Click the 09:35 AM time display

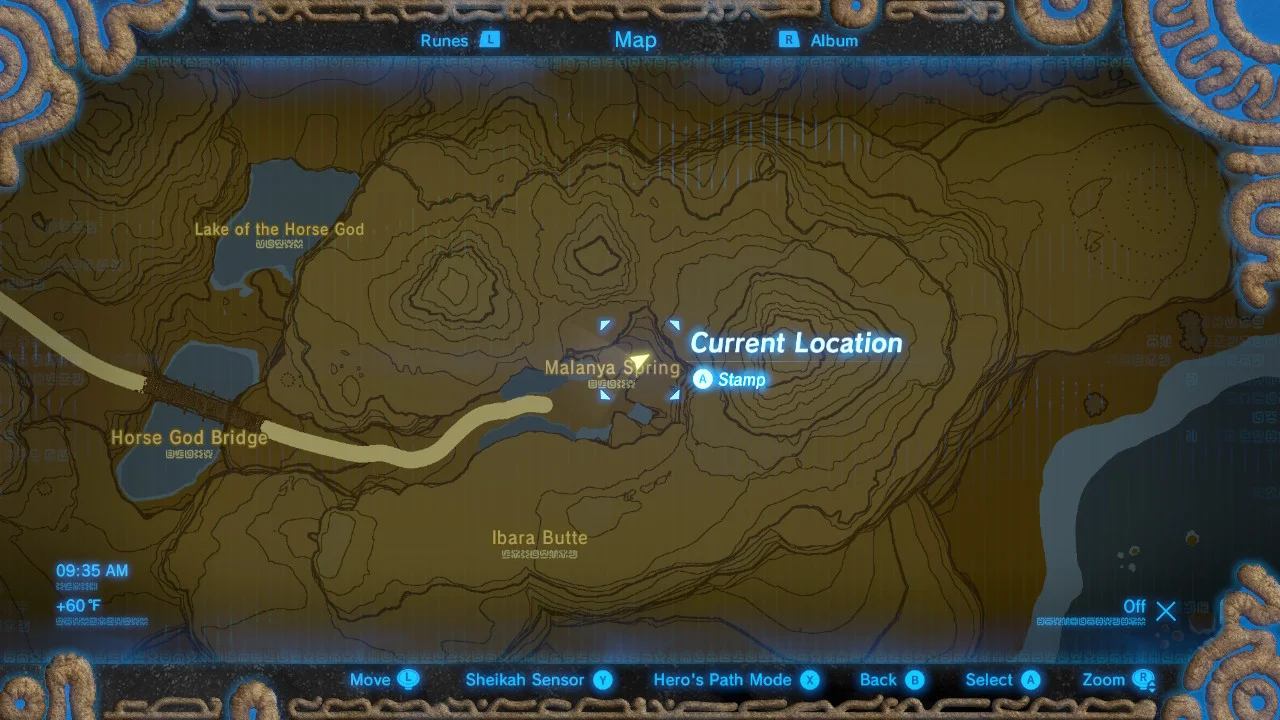pyautogui.click(x=93, y=570)
